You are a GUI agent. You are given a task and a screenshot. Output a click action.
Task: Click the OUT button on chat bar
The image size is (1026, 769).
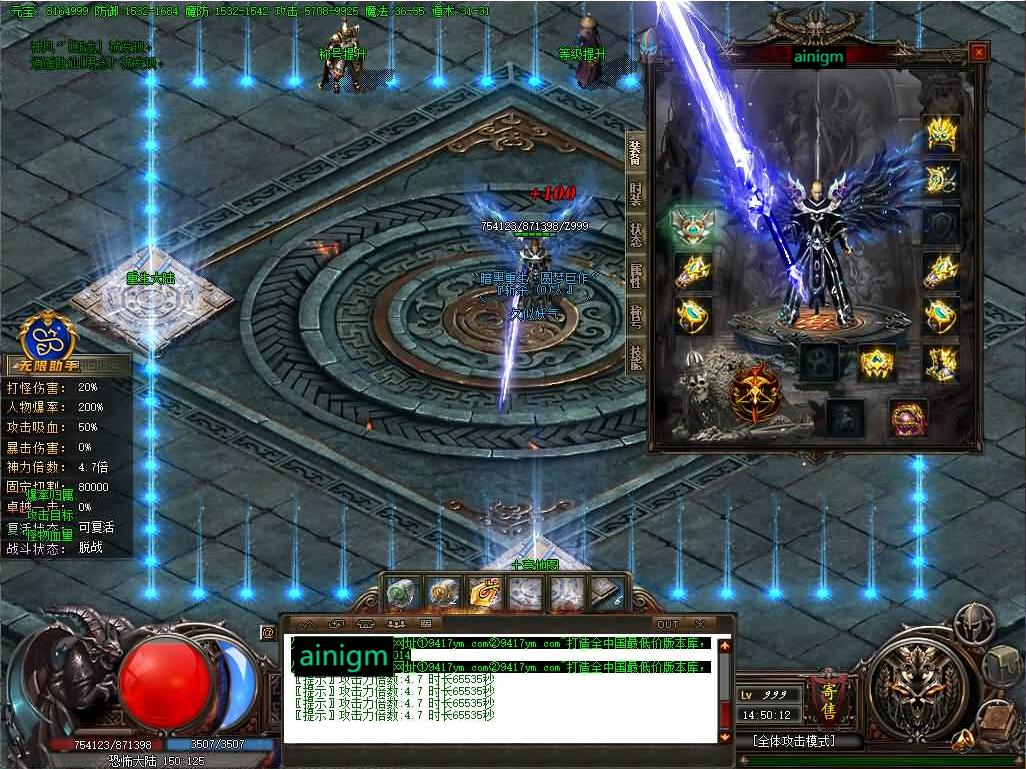pos(667,625)
